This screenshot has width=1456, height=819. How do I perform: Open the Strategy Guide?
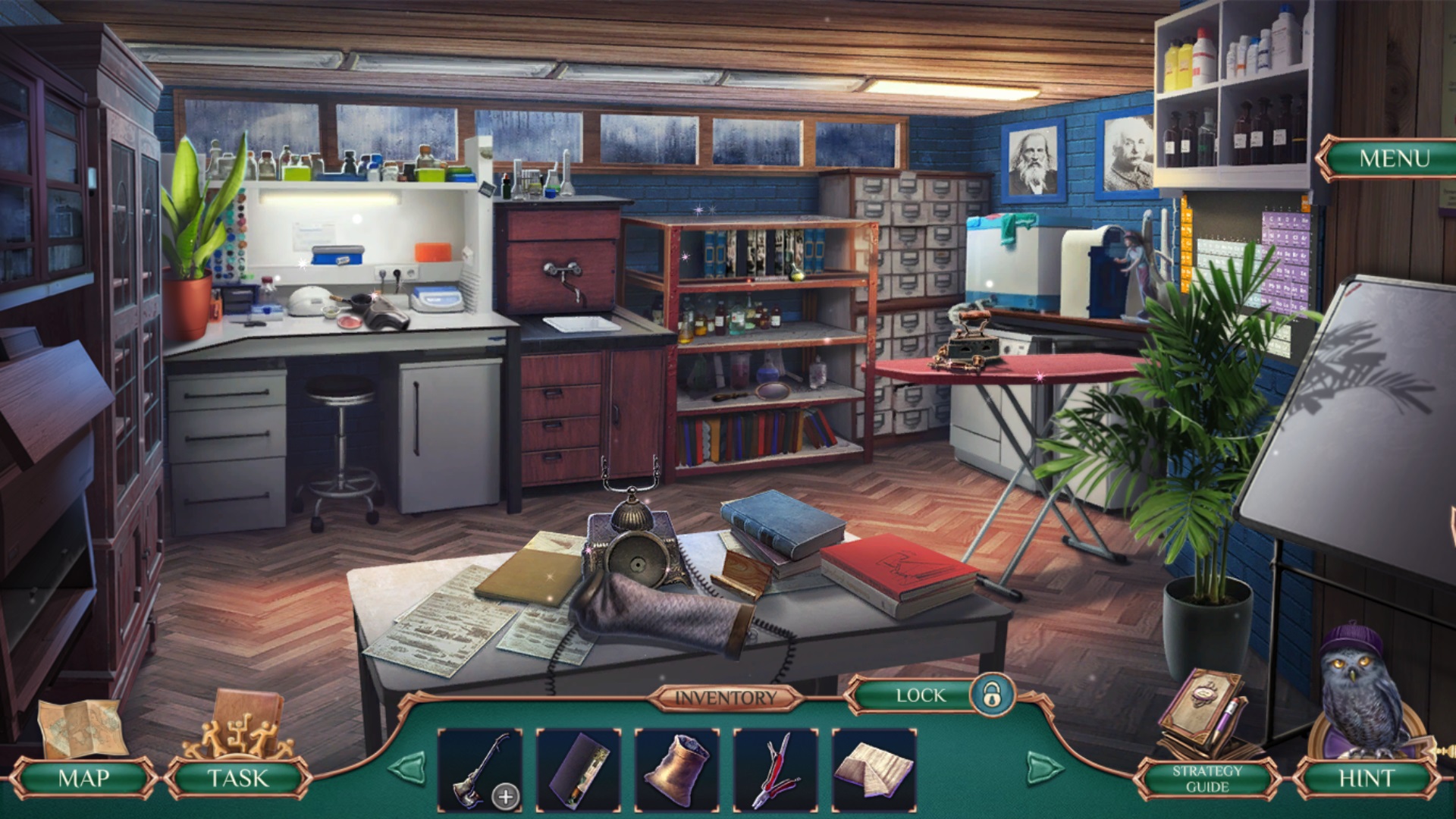tap(1207, 779)
